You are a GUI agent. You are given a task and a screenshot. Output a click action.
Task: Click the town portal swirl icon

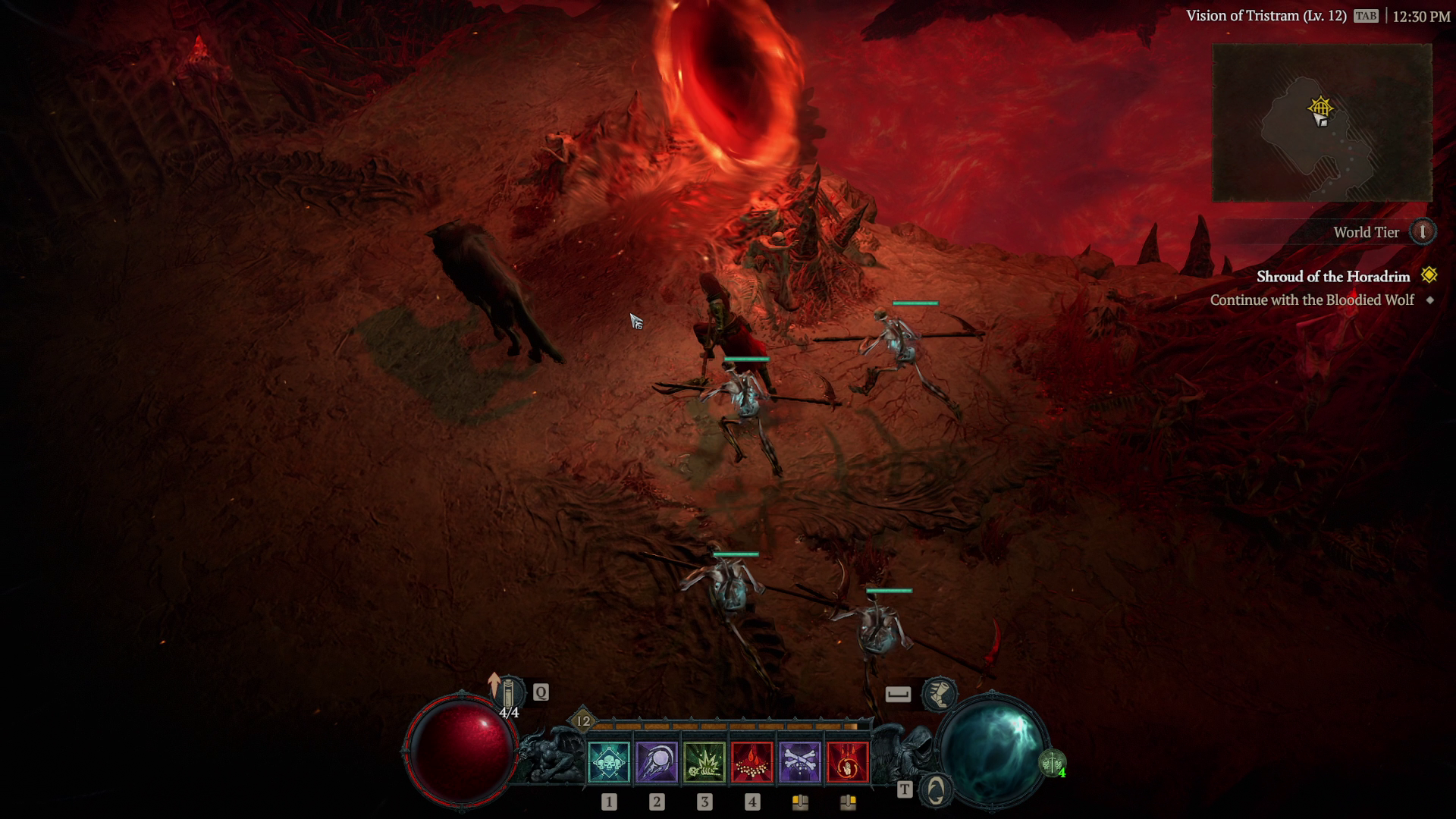point(936,790)
